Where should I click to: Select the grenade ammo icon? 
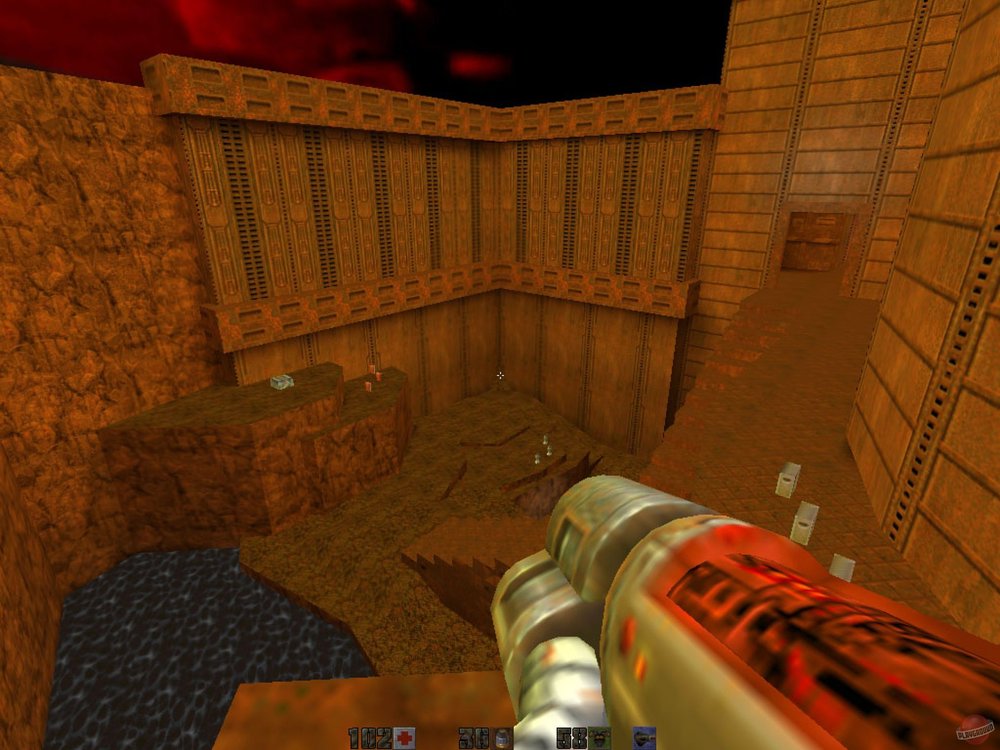pos(501,739)
